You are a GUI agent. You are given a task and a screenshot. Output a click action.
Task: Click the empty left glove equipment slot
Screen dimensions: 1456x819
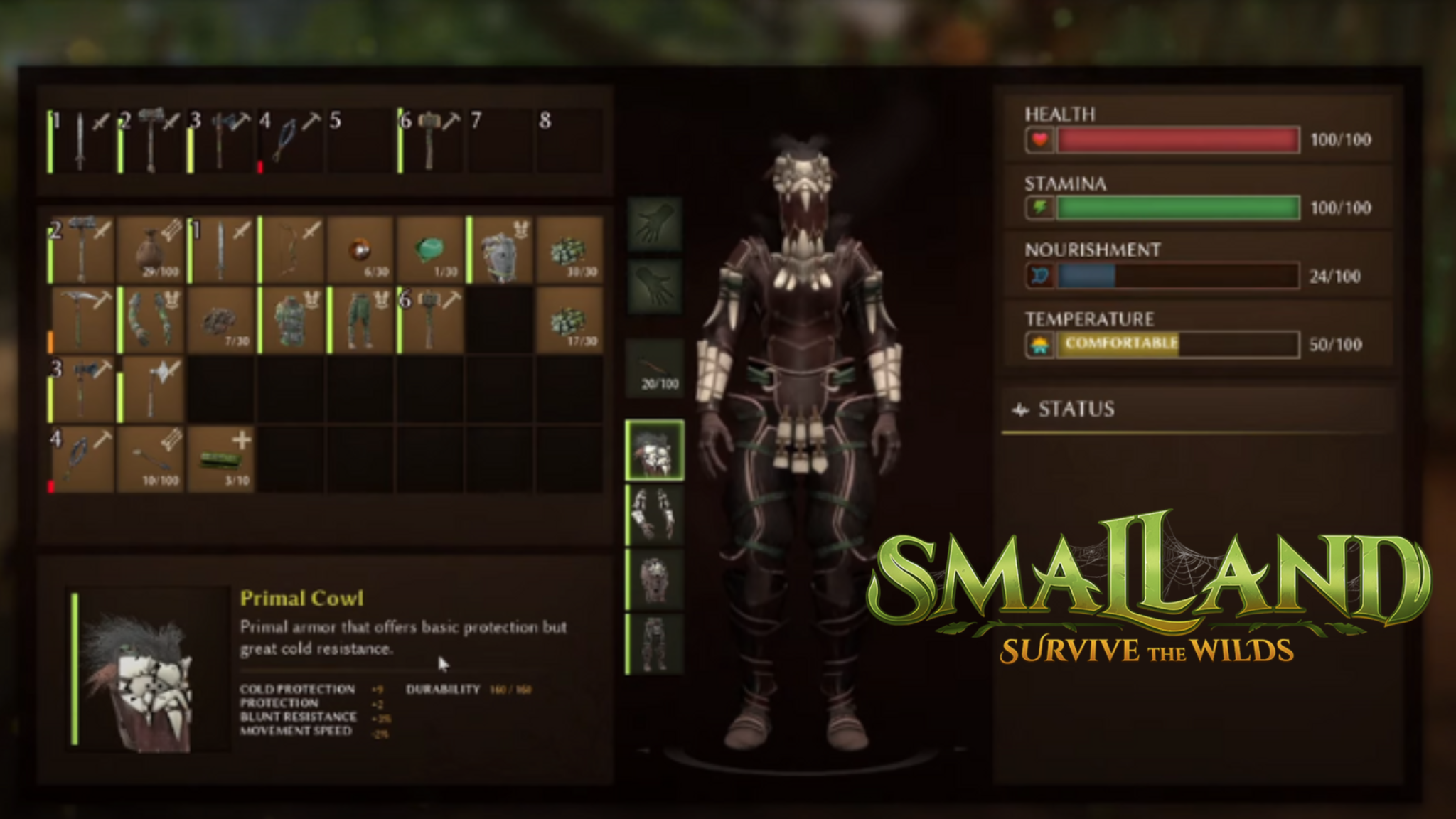655,225
